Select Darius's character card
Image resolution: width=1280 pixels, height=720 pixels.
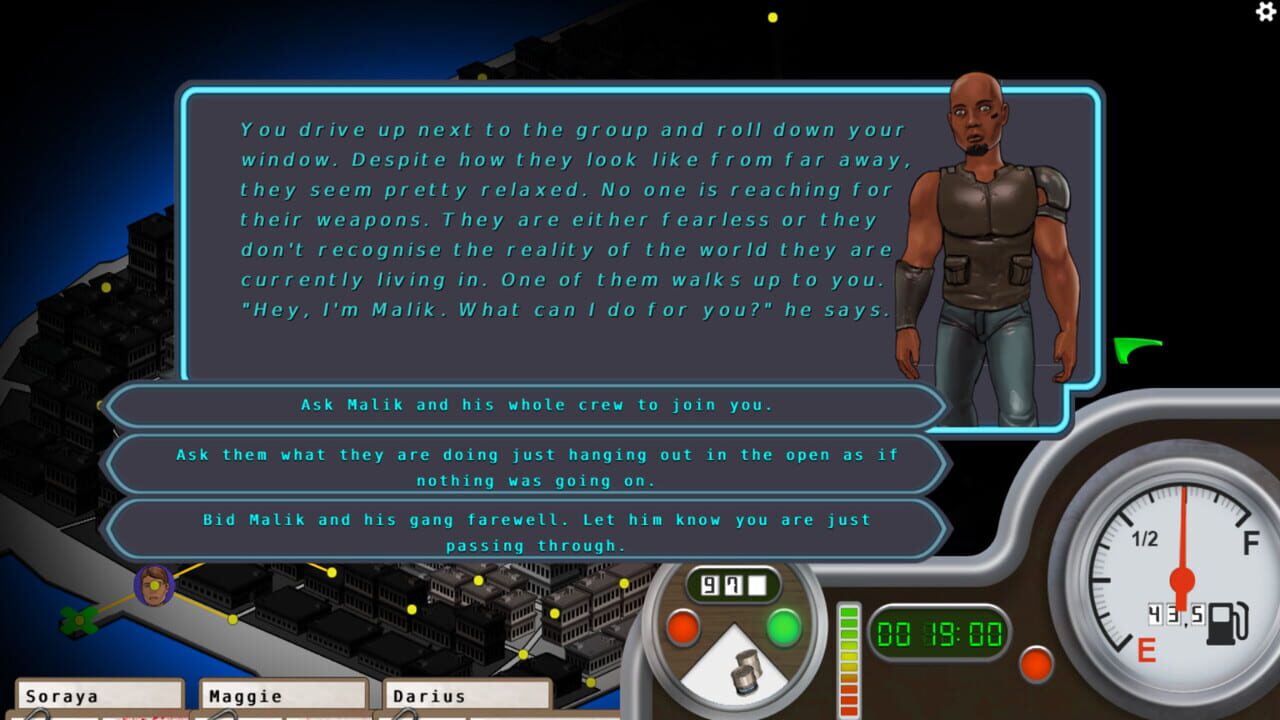click(467, 697)
